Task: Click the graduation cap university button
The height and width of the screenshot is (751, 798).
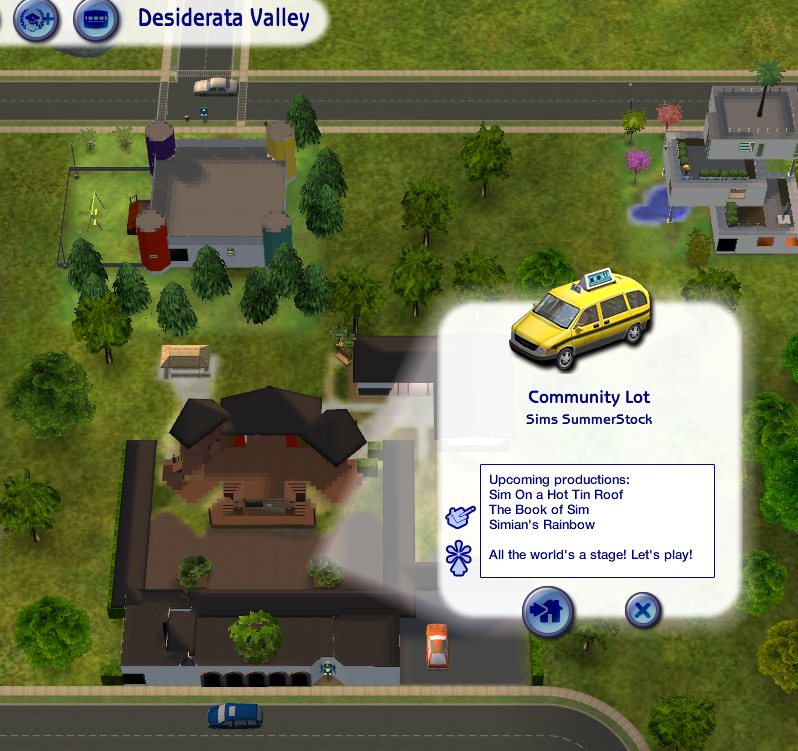Action: click(x=37, y=19)
